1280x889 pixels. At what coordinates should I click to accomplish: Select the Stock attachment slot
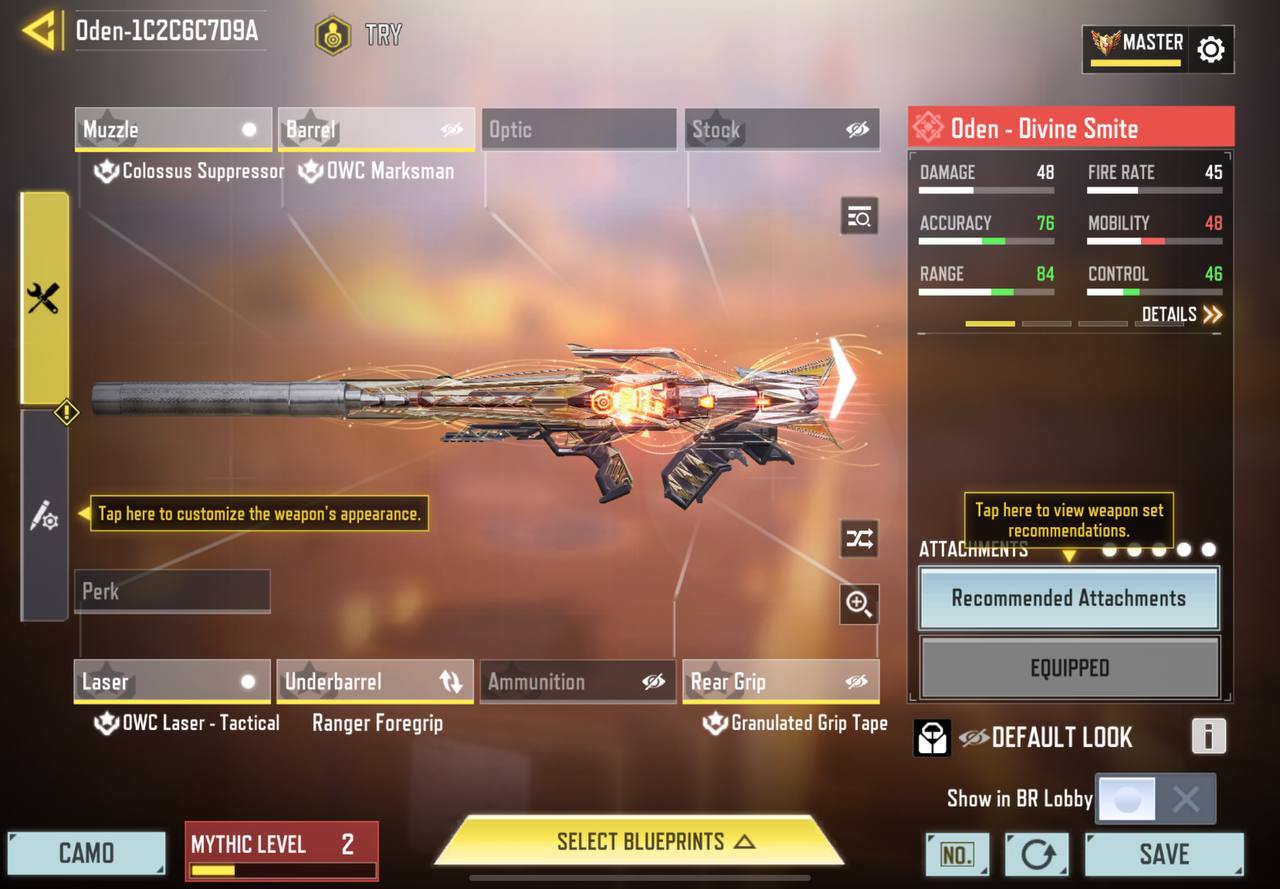[x=781, y=130]
